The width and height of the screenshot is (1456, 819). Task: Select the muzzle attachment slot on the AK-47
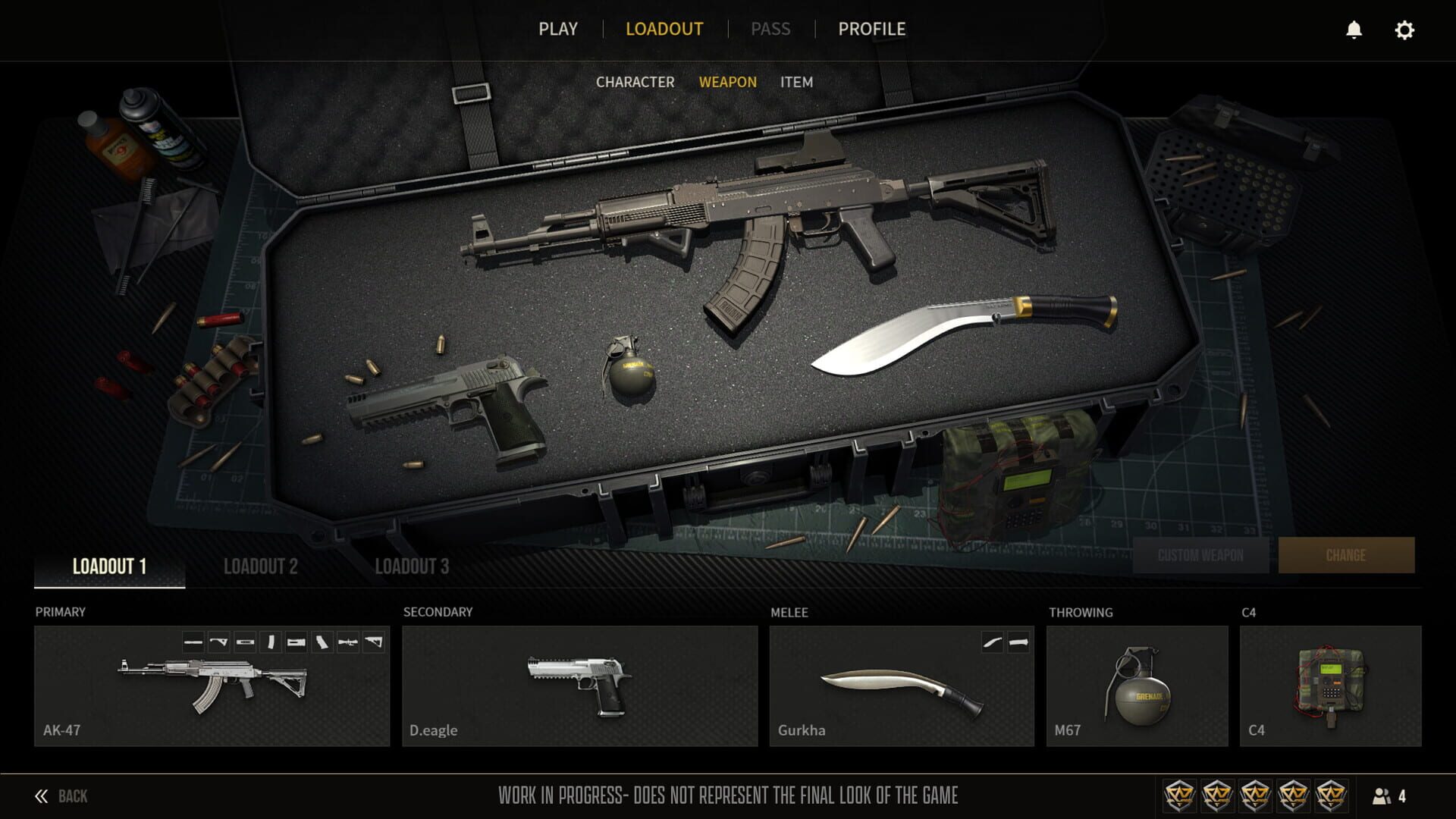[193, 643]
